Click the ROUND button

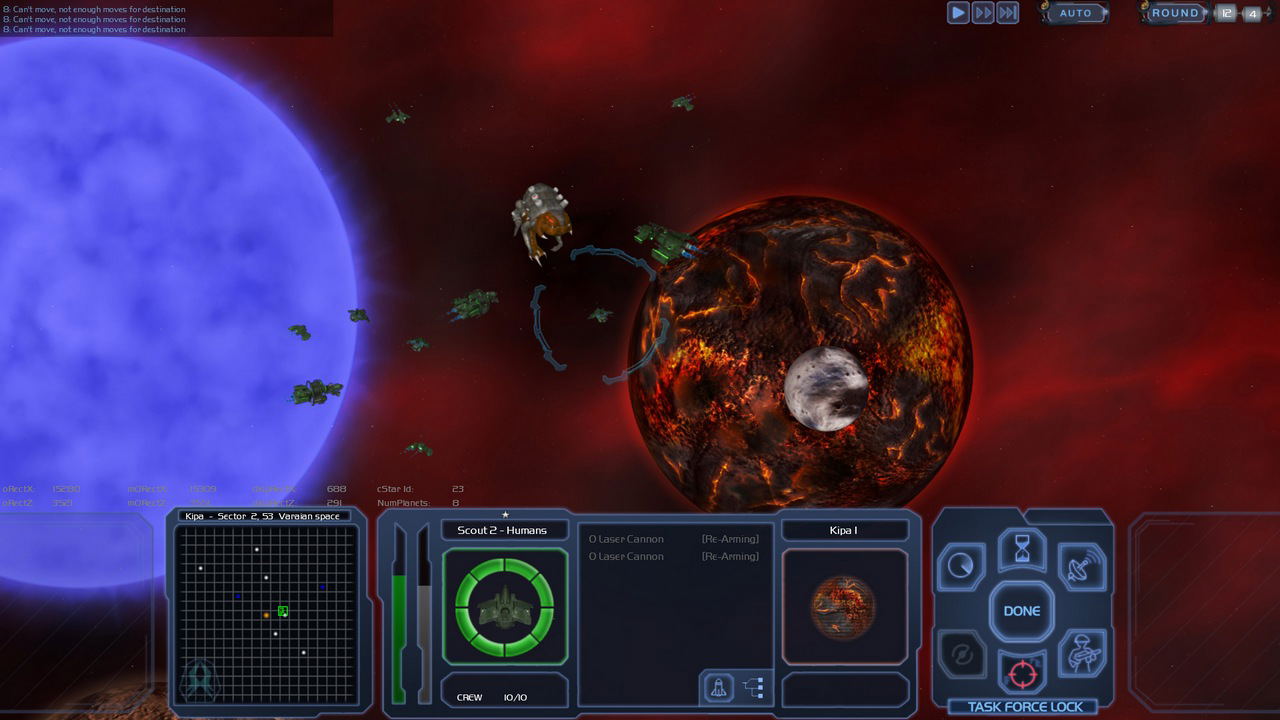[1175, 13]
